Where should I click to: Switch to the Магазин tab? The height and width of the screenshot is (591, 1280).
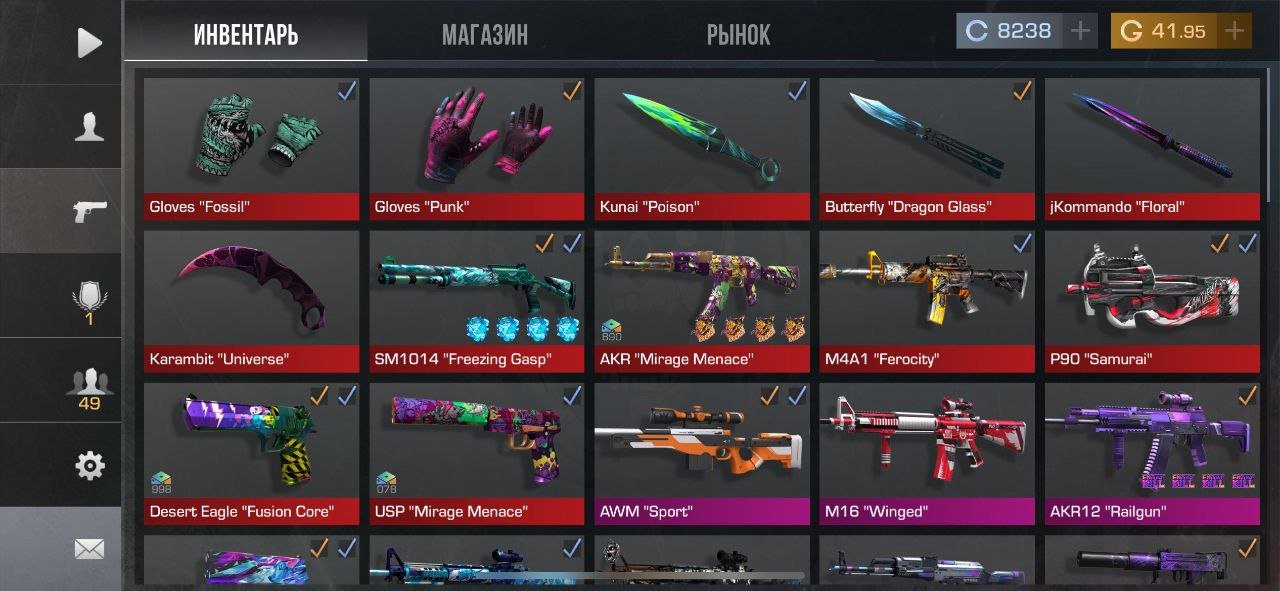485,36
